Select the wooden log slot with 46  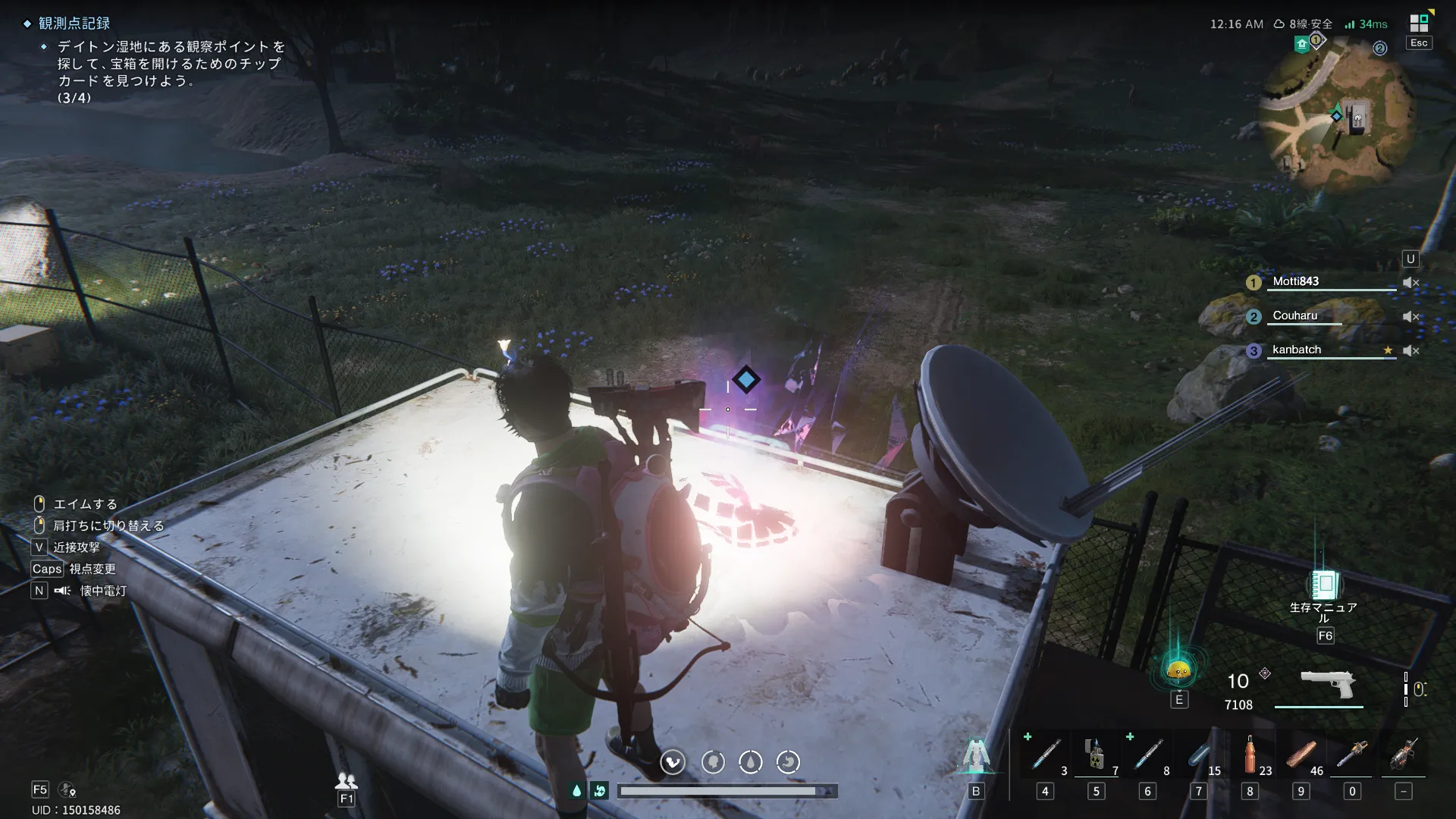1301,755
